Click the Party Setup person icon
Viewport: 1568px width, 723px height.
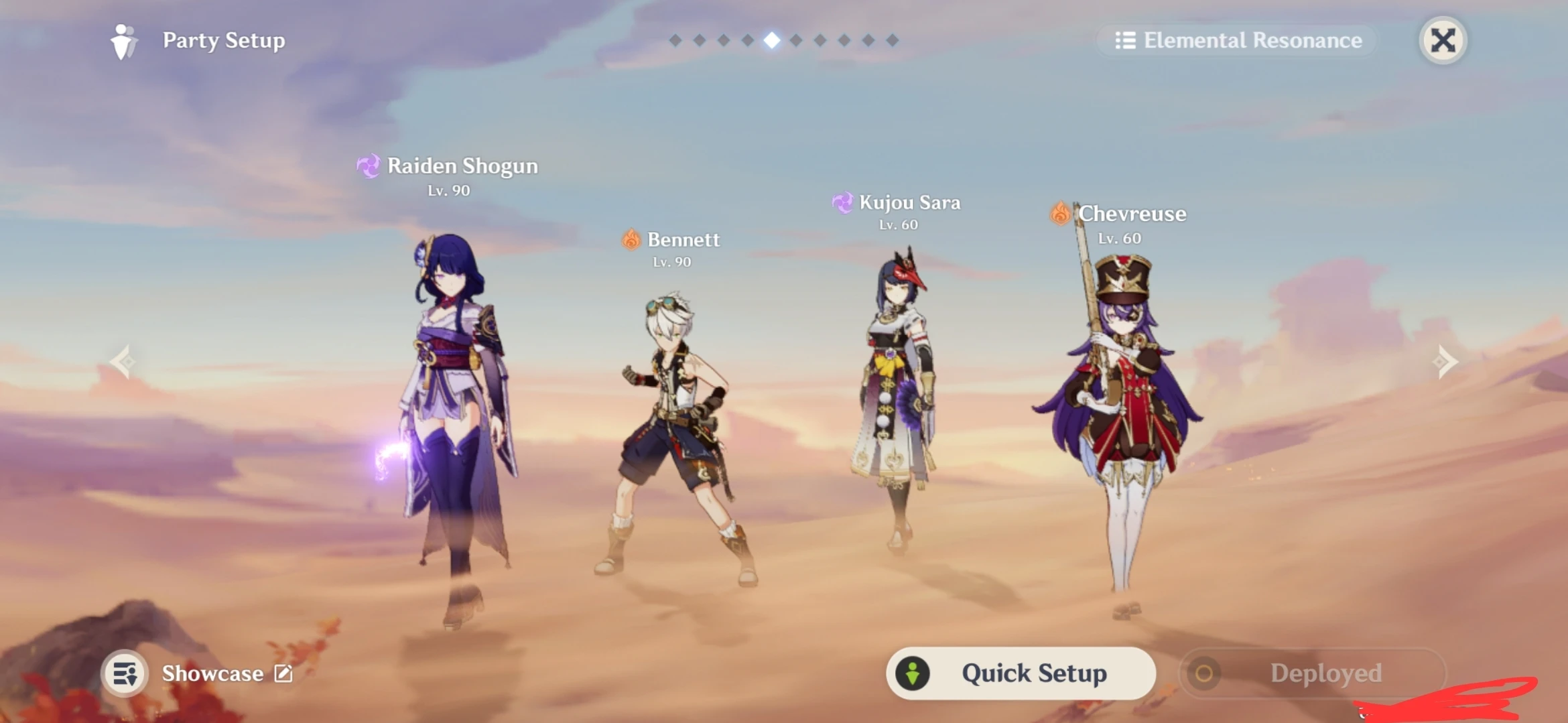(124, 41)
